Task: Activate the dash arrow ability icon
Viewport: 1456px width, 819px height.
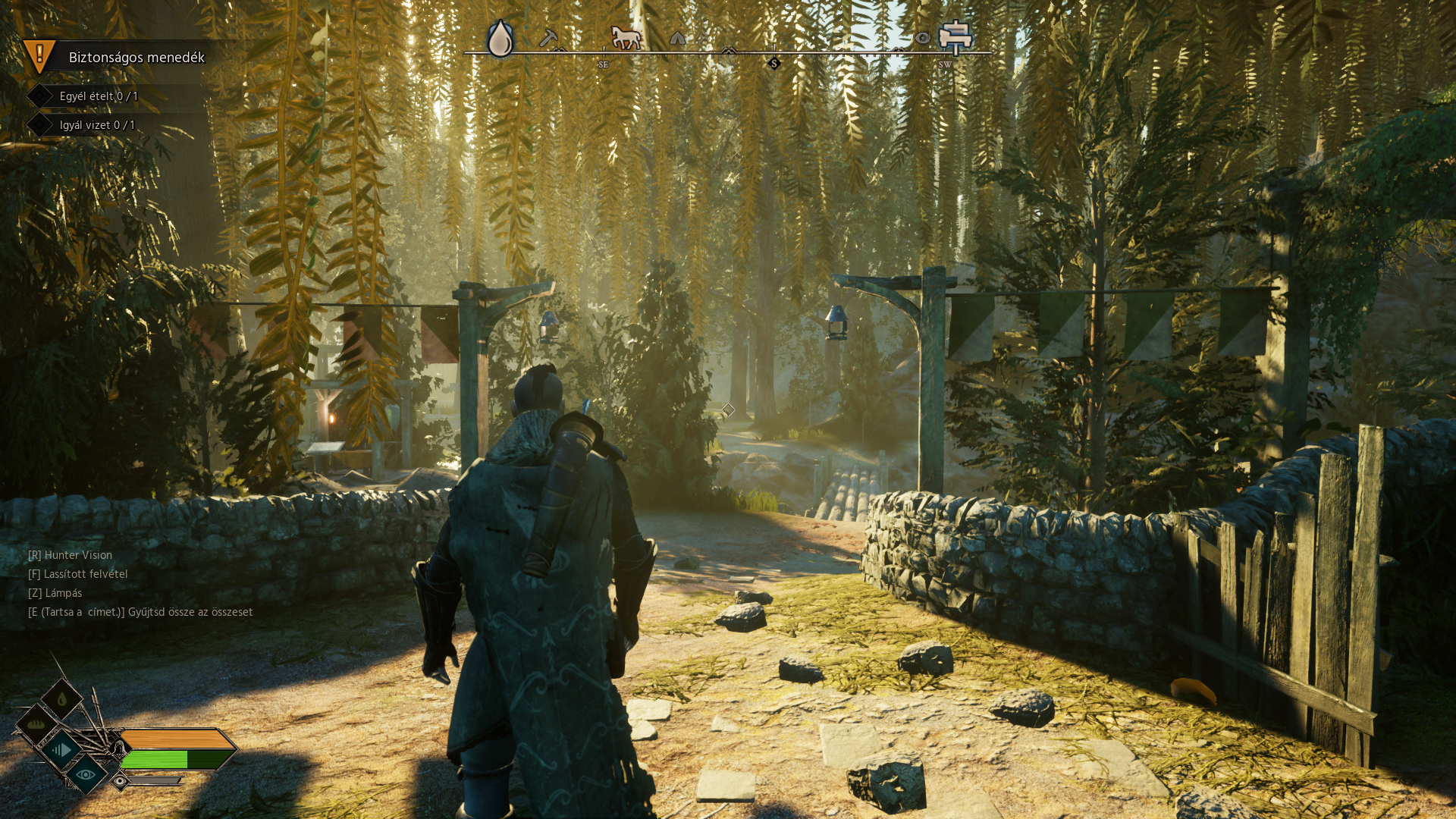Action: pos(61,750)
